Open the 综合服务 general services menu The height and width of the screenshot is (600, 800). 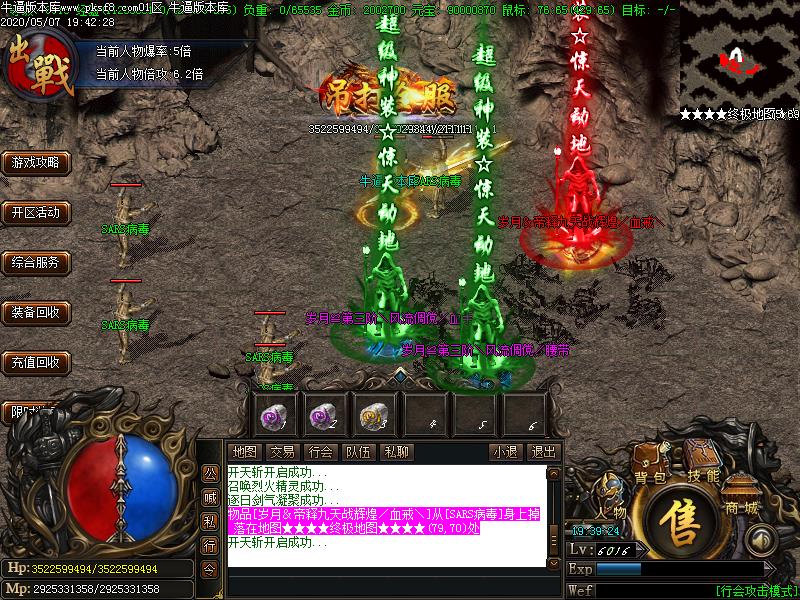click(36, 263)
